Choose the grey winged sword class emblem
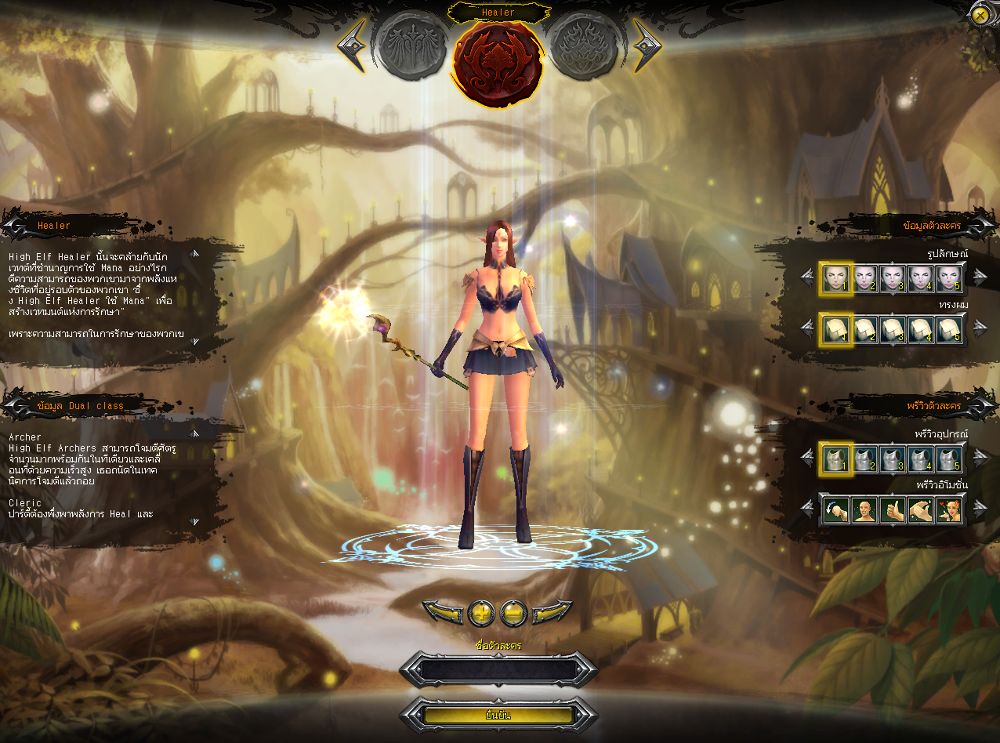Image resolution: width=1000 pixels, height=743 pixels. click(410, 46)
